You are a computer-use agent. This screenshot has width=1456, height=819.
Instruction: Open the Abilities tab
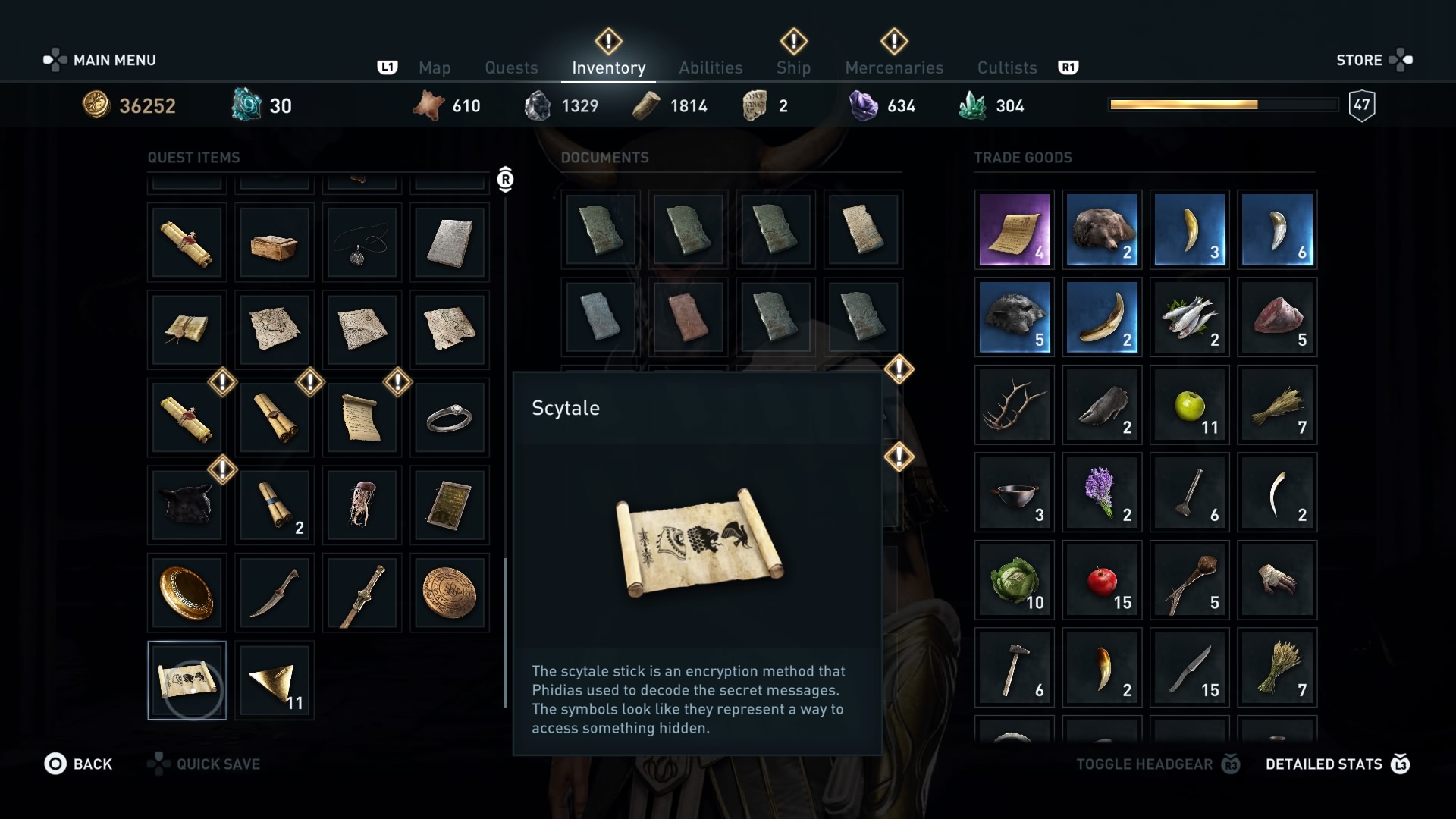pos(710,67)
